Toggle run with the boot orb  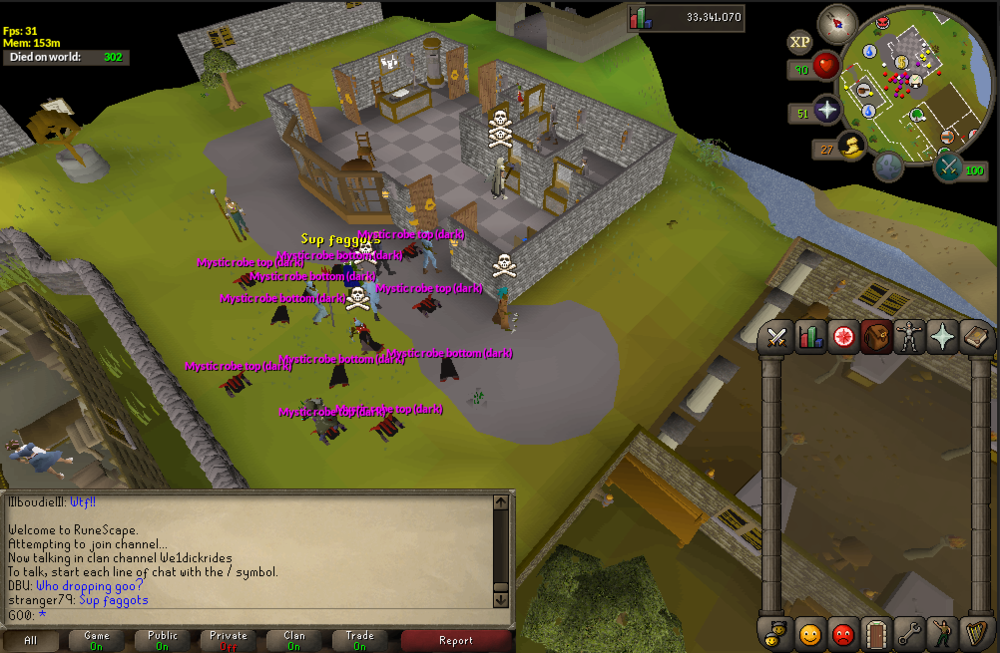[852, 147]
